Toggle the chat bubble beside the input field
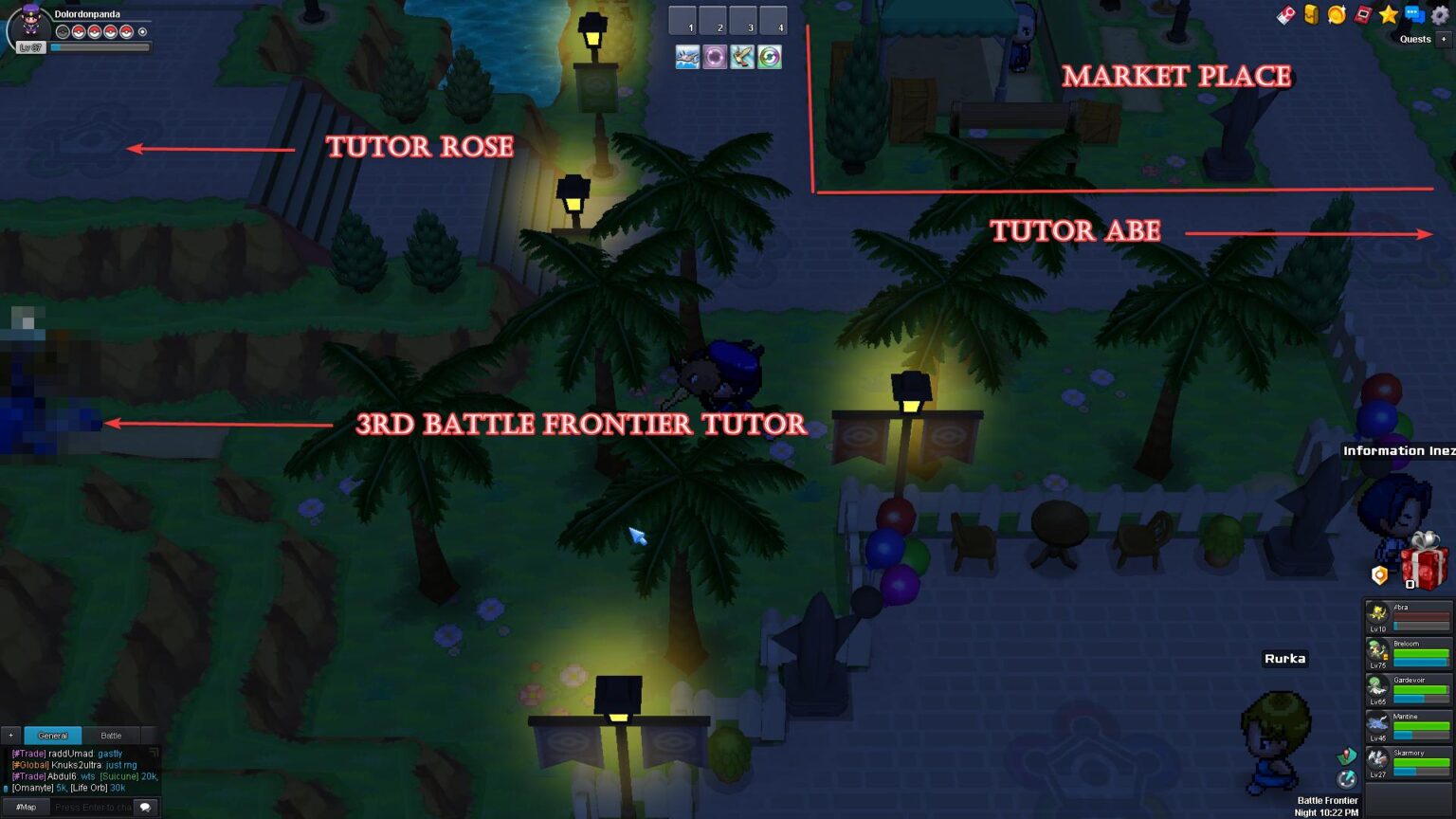 [144, 805]
